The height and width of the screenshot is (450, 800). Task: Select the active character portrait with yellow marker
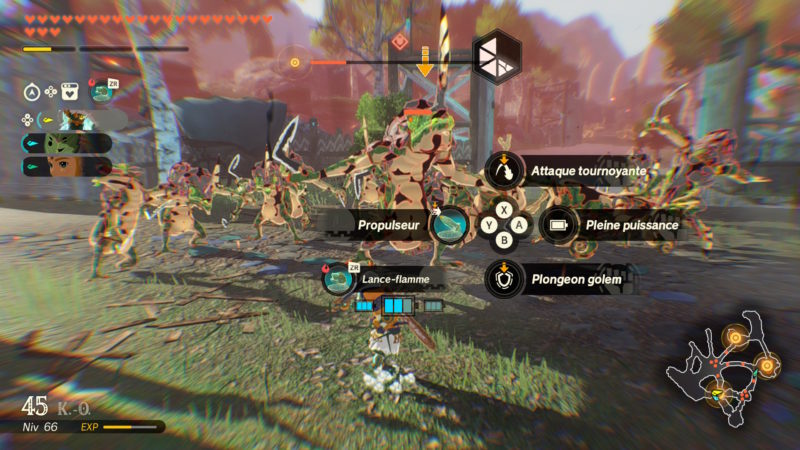[x=77, y=119]
